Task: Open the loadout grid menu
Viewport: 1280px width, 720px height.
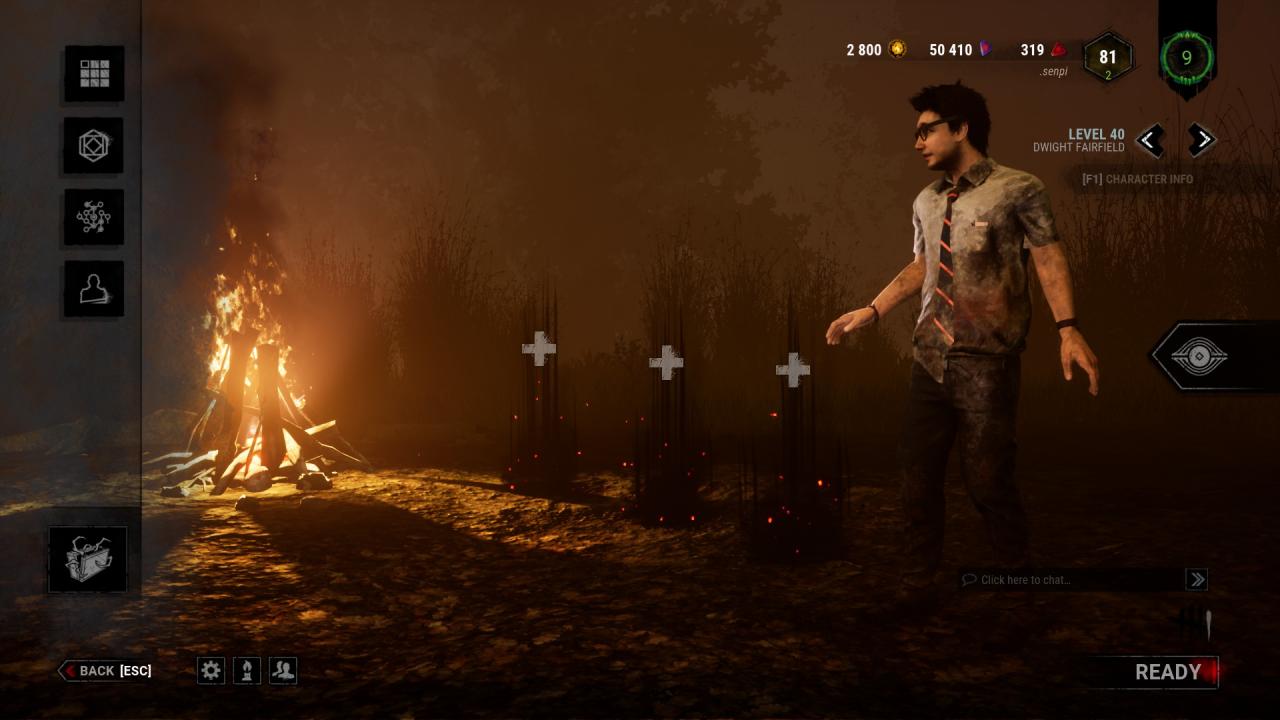Action: click(95, 73)
